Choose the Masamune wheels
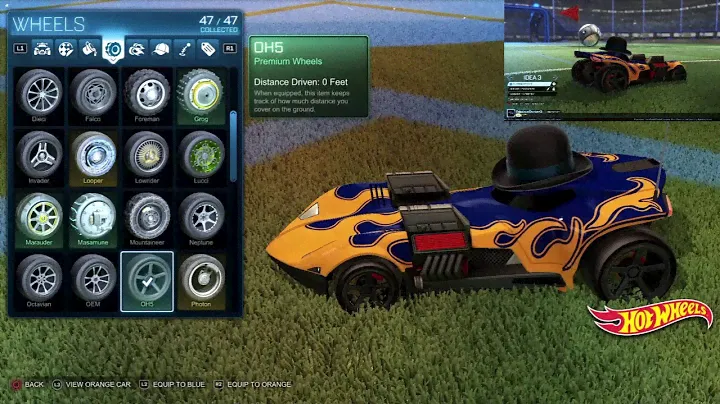The image size is (720, 404). click(94, 218)
